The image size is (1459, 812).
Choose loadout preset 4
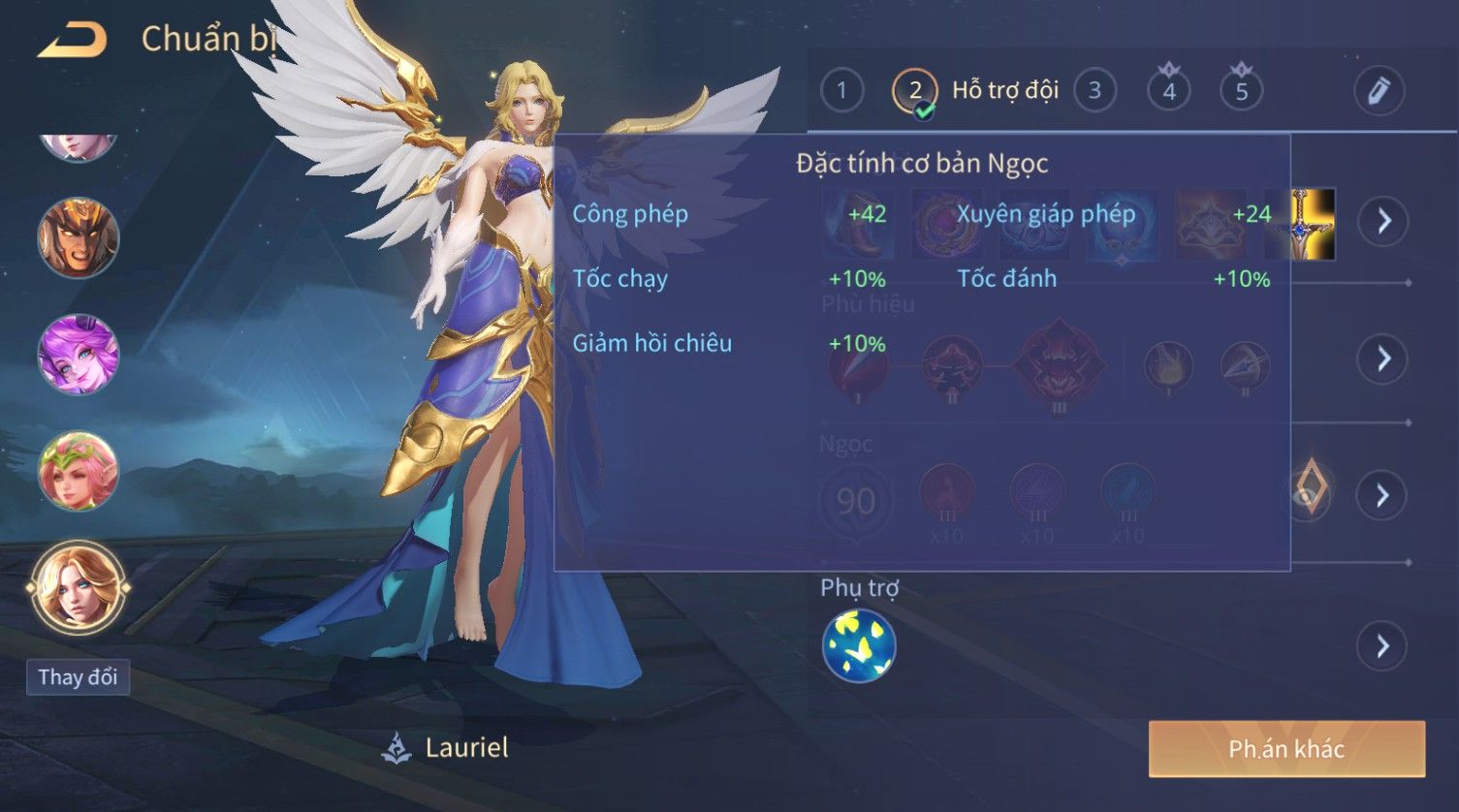(x=1168, y=91)
